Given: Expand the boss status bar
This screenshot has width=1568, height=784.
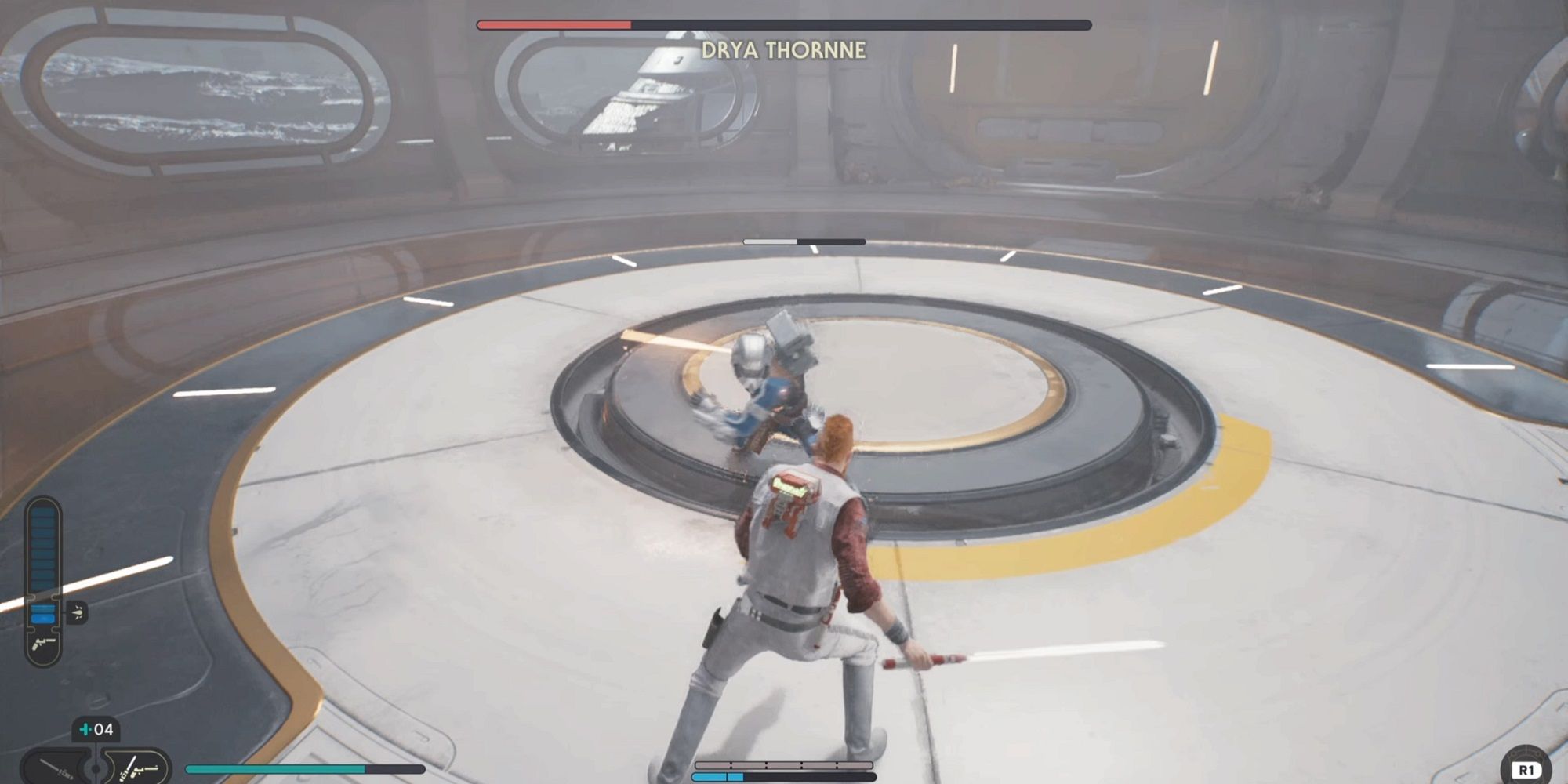Looking at the screenshot, I should pos(784,24).
